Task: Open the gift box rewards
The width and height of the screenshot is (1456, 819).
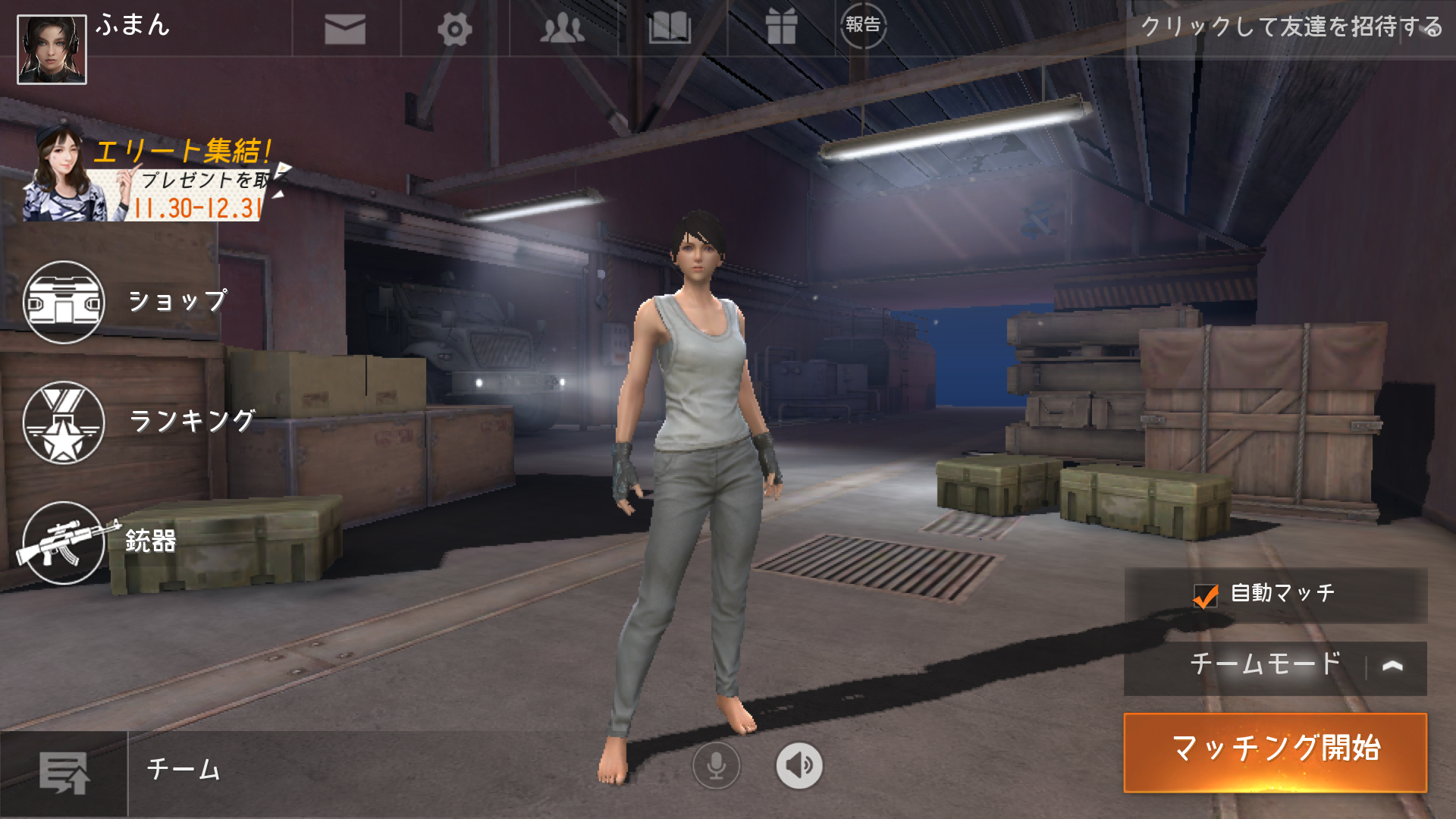Action: 780,28
